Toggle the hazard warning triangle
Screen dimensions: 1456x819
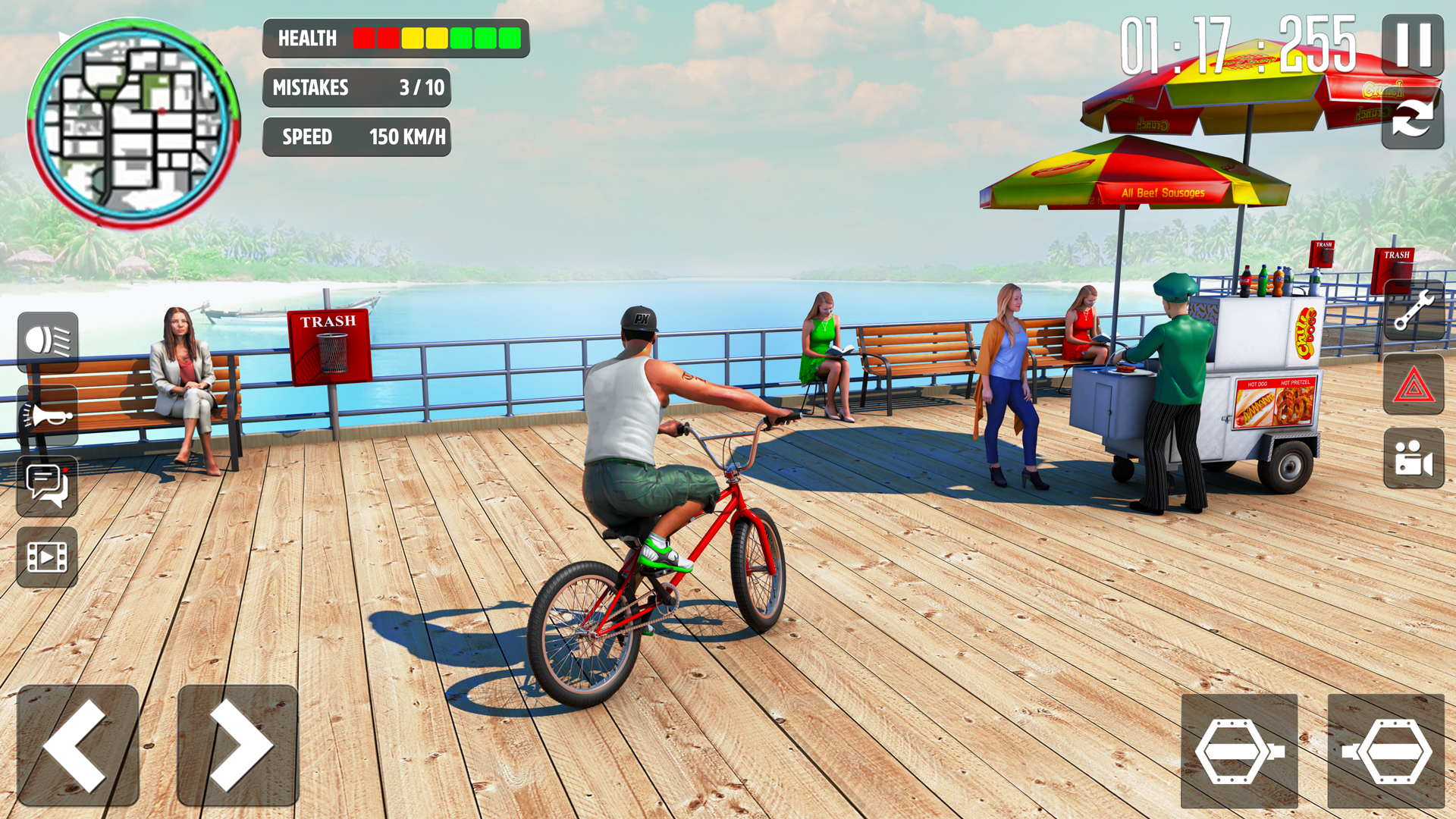point(1414,385)
